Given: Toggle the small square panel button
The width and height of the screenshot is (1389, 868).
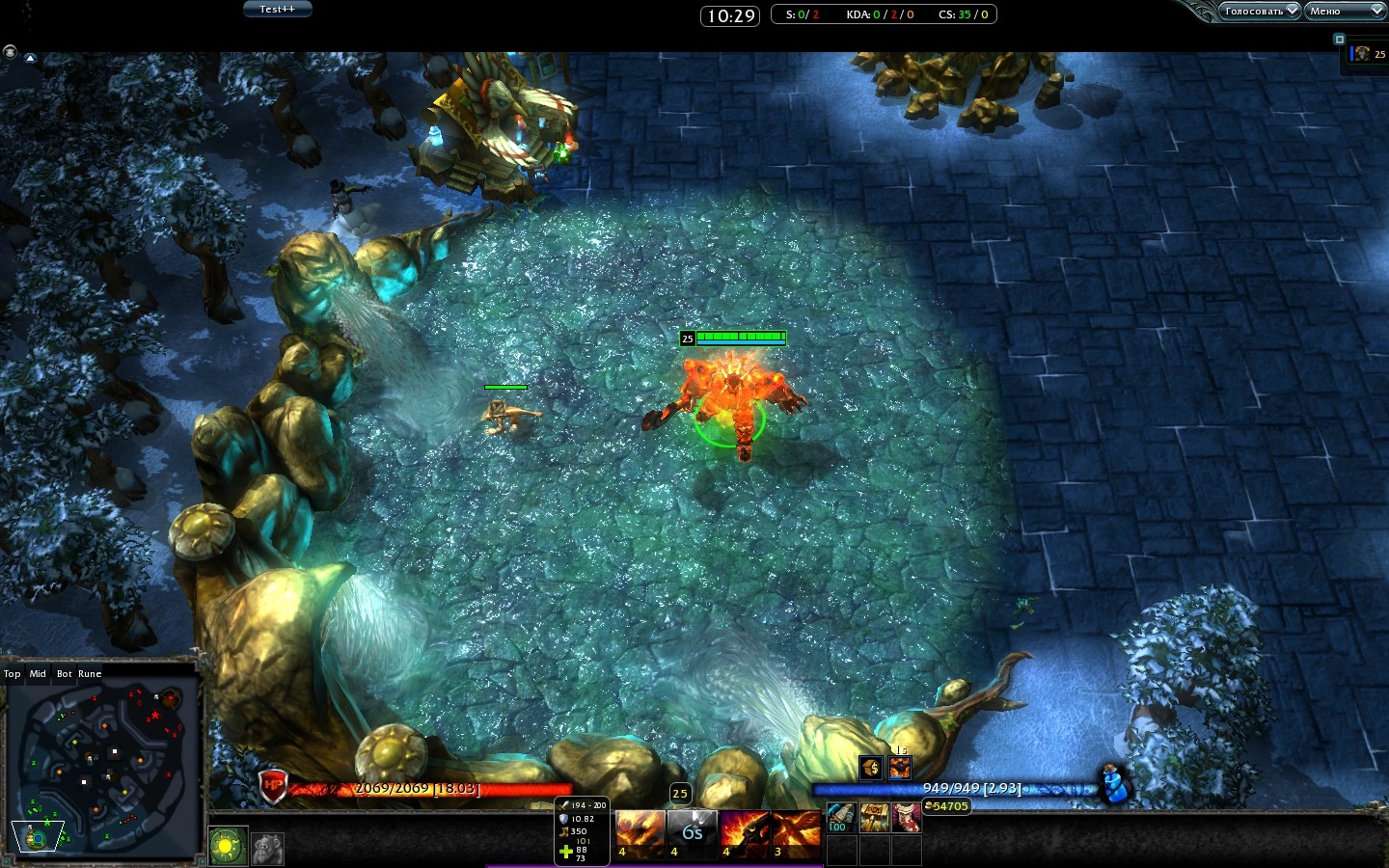Looking at the screenshot, I should (x=1339, y=40).
